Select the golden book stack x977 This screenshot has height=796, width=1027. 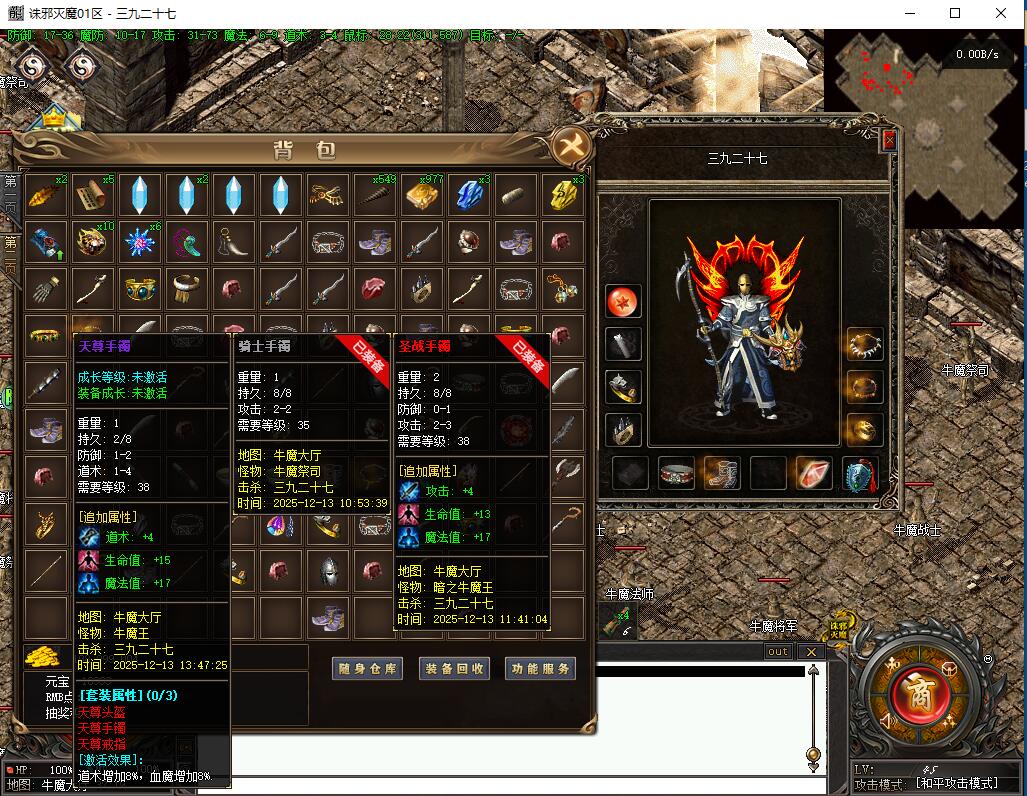tap(421, 195)
